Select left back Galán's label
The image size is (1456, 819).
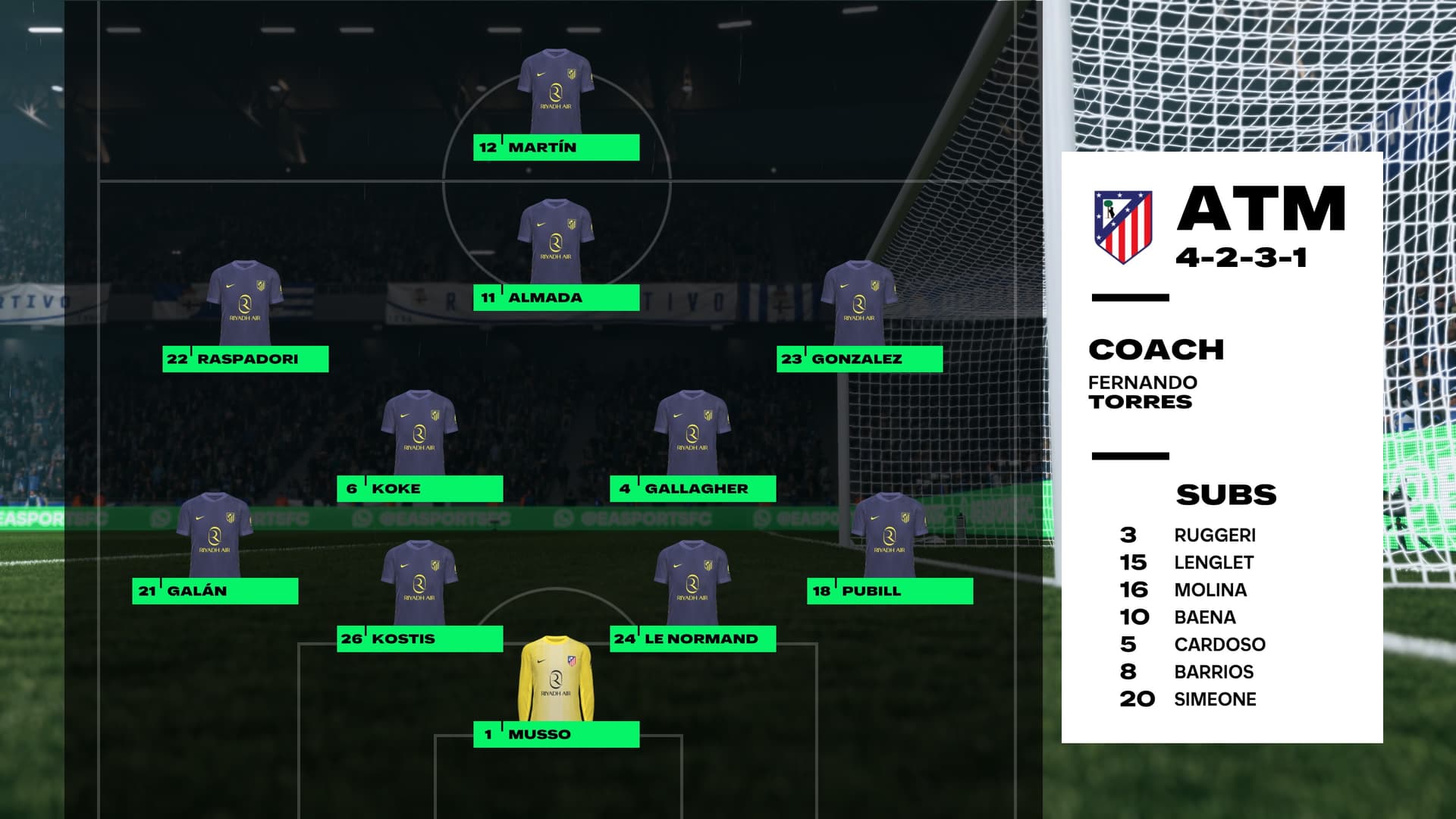pyautogui.click(x=215, y=591)
